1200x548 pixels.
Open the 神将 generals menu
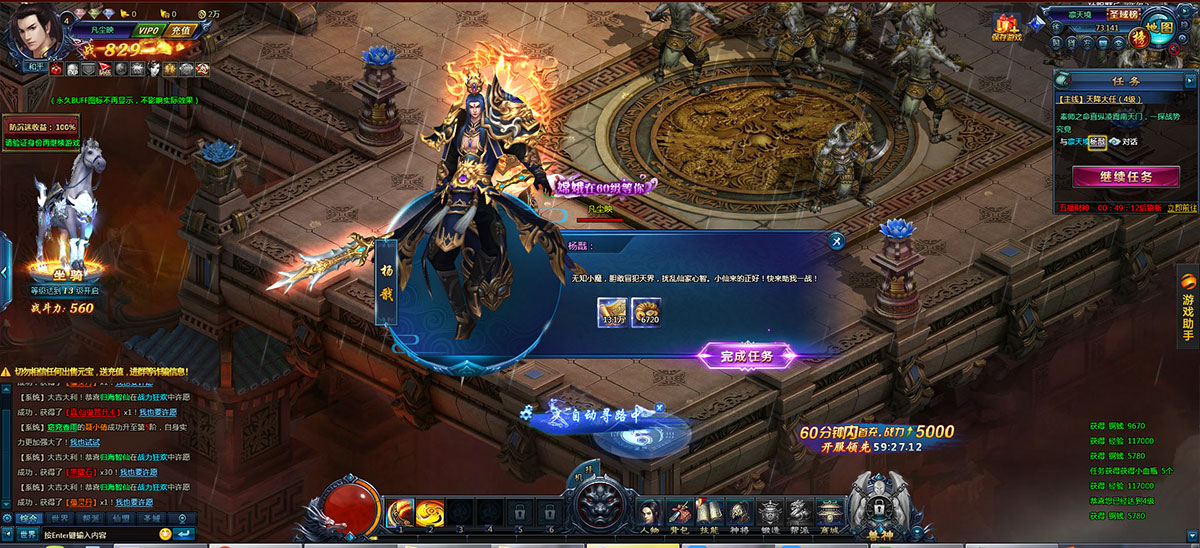pos(739,512)
